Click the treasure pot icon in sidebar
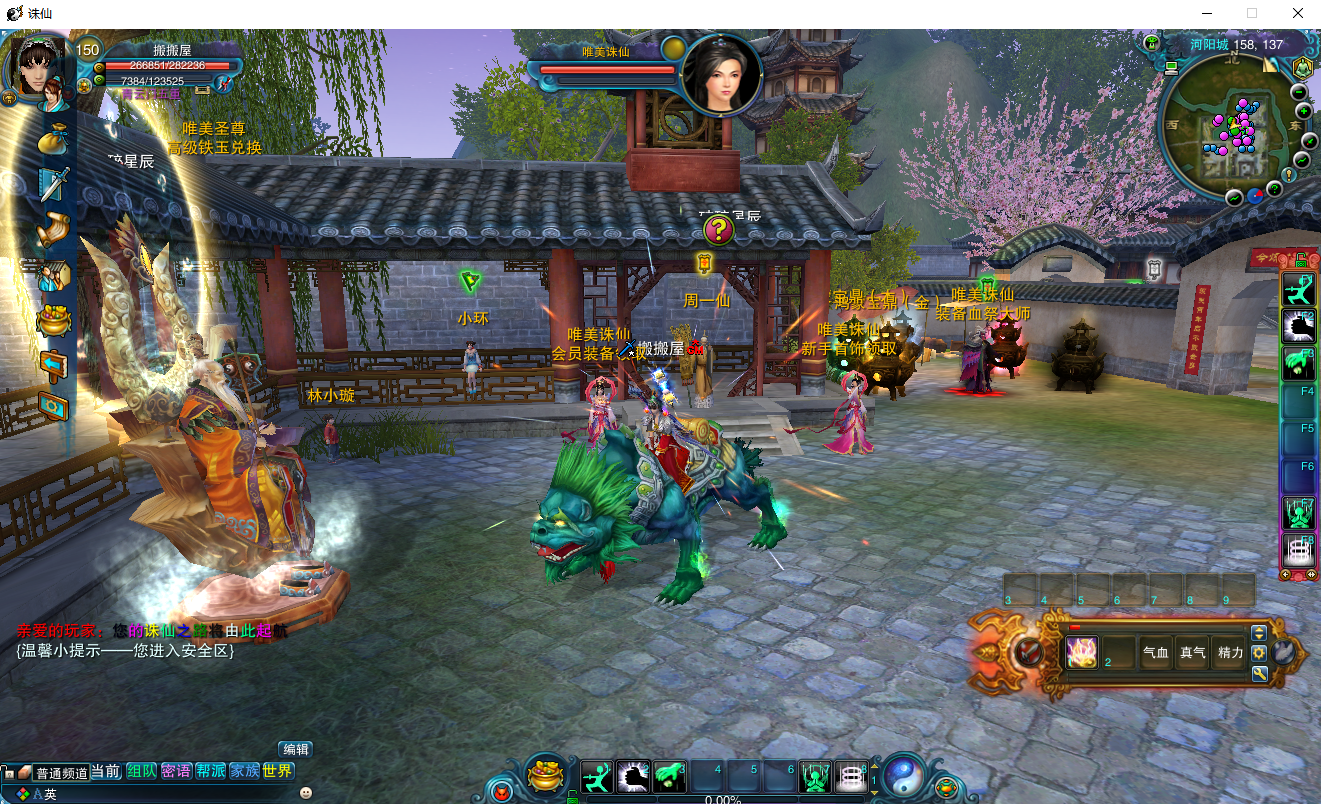This screenshot has width=1321, height=804. [x=54, y=320]
